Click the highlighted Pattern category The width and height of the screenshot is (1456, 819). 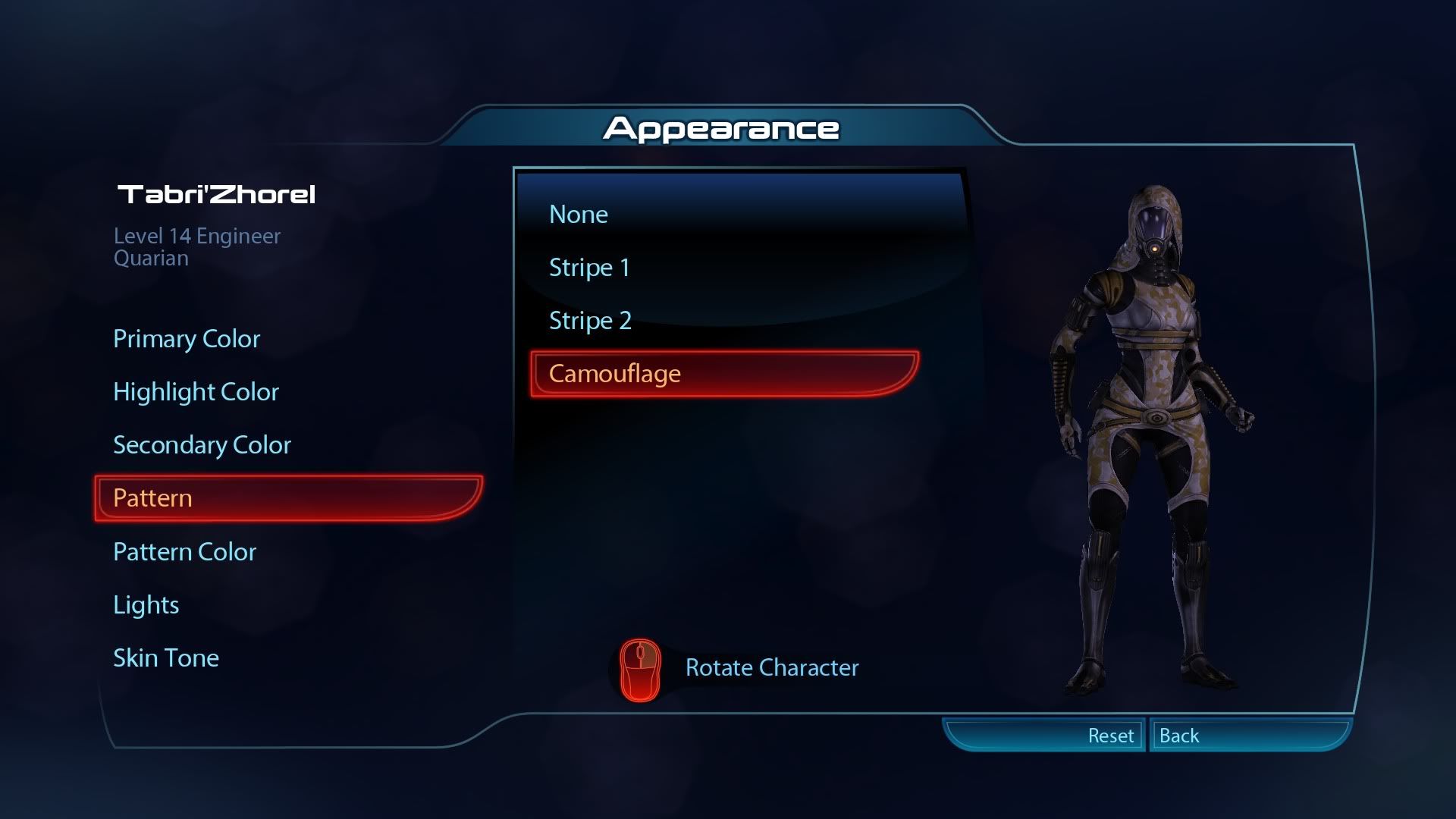coord(288,498)
